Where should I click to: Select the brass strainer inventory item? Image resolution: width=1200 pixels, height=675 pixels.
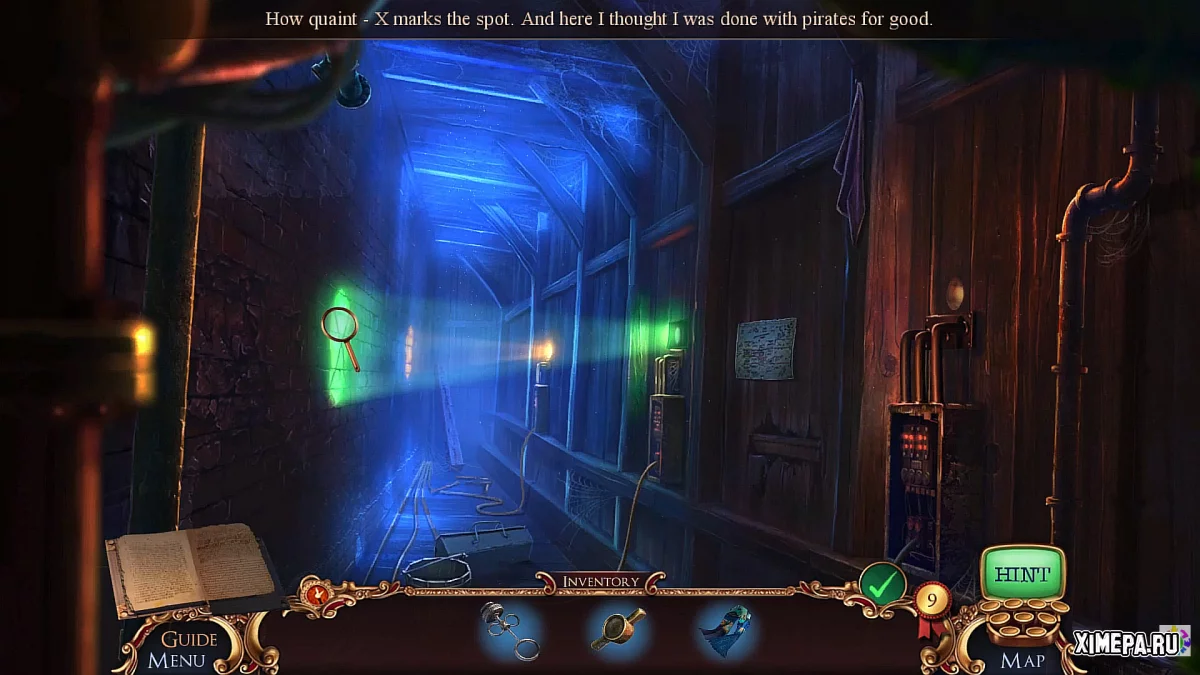pyautogui.click(x=617, y=628)
